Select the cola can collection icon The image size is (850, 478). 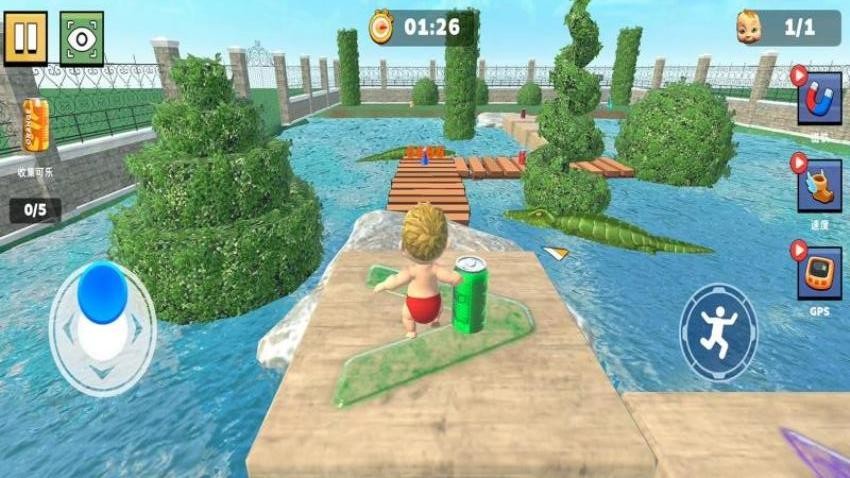[36, 126]
